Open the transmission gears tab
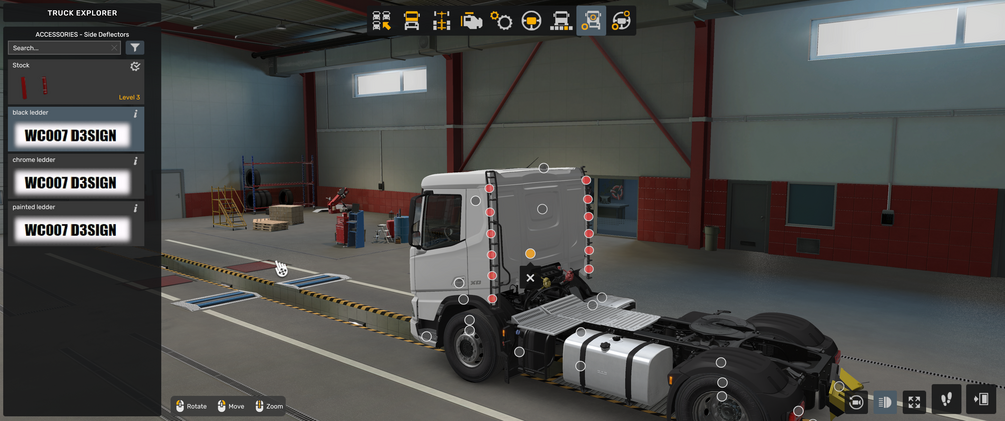Image resolution: width=1005 pixels, height=421 pixels. coord(501,21)
